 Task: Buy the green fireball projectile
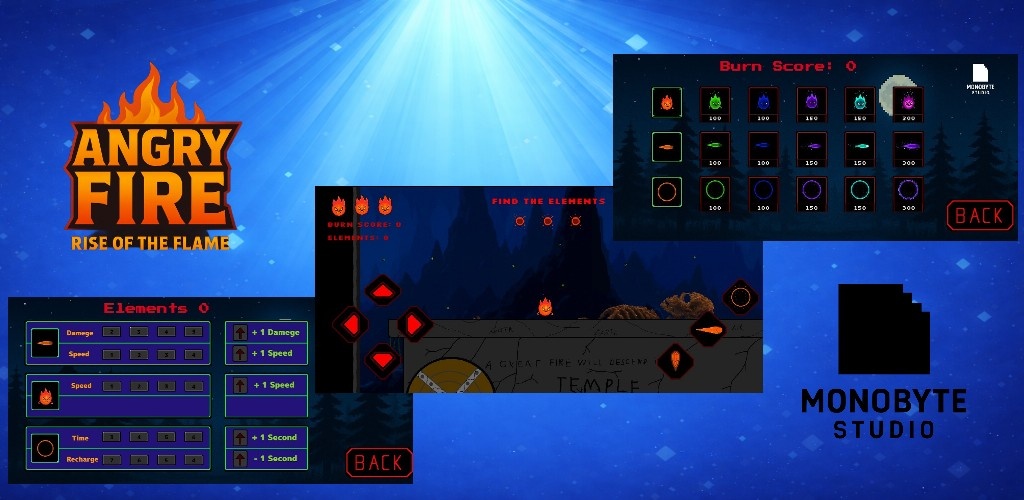(714, 147)
